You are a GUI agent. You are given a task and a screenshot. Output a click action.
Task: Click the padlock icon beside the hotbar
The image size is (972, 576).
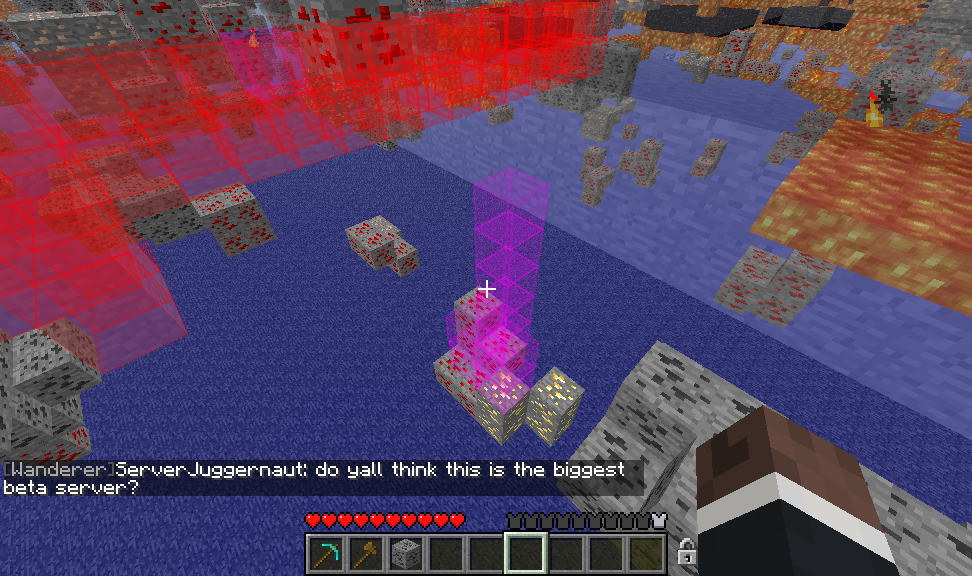687,551
